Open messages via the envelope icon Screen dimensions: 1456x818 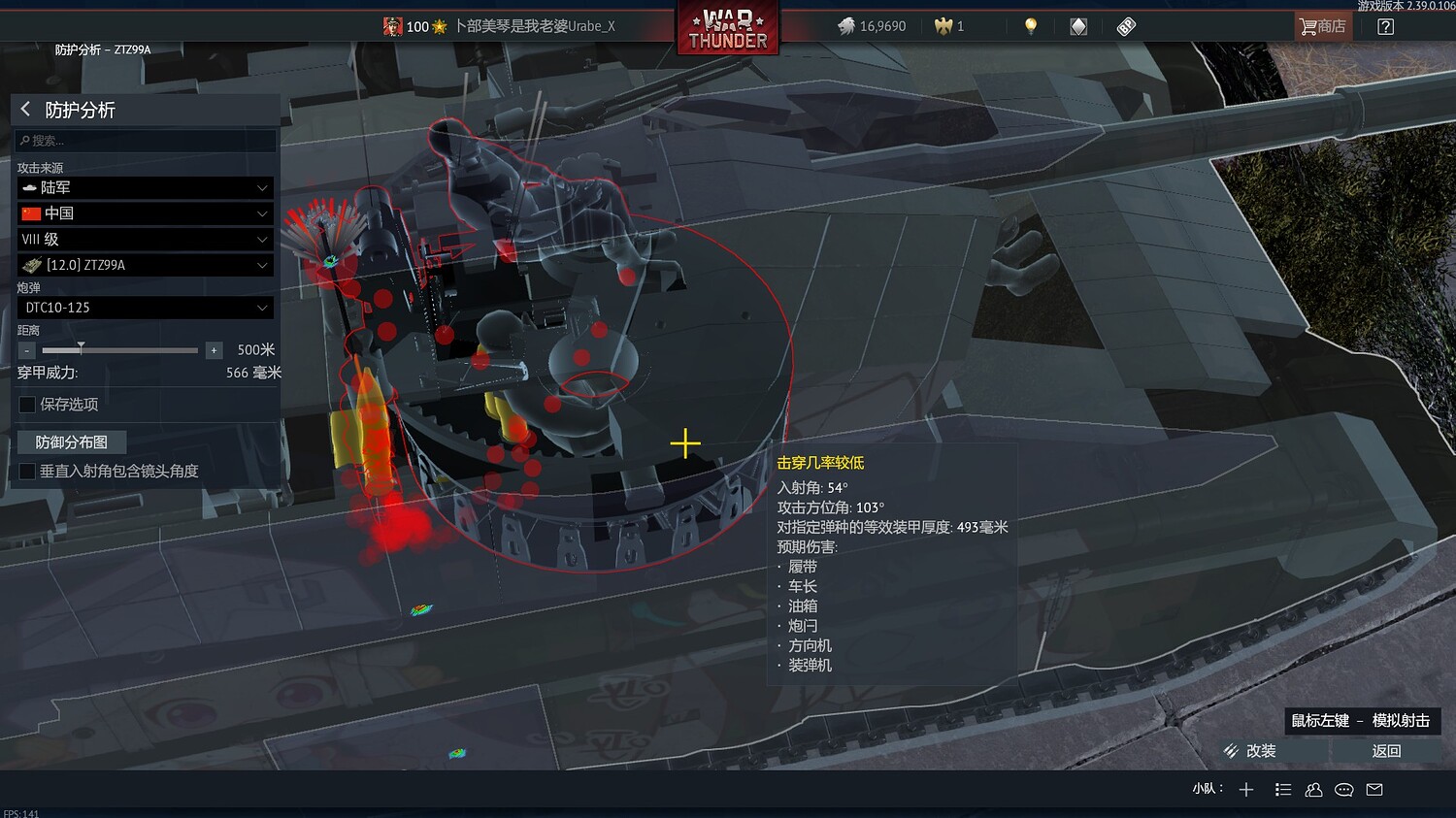point(1373,789)
